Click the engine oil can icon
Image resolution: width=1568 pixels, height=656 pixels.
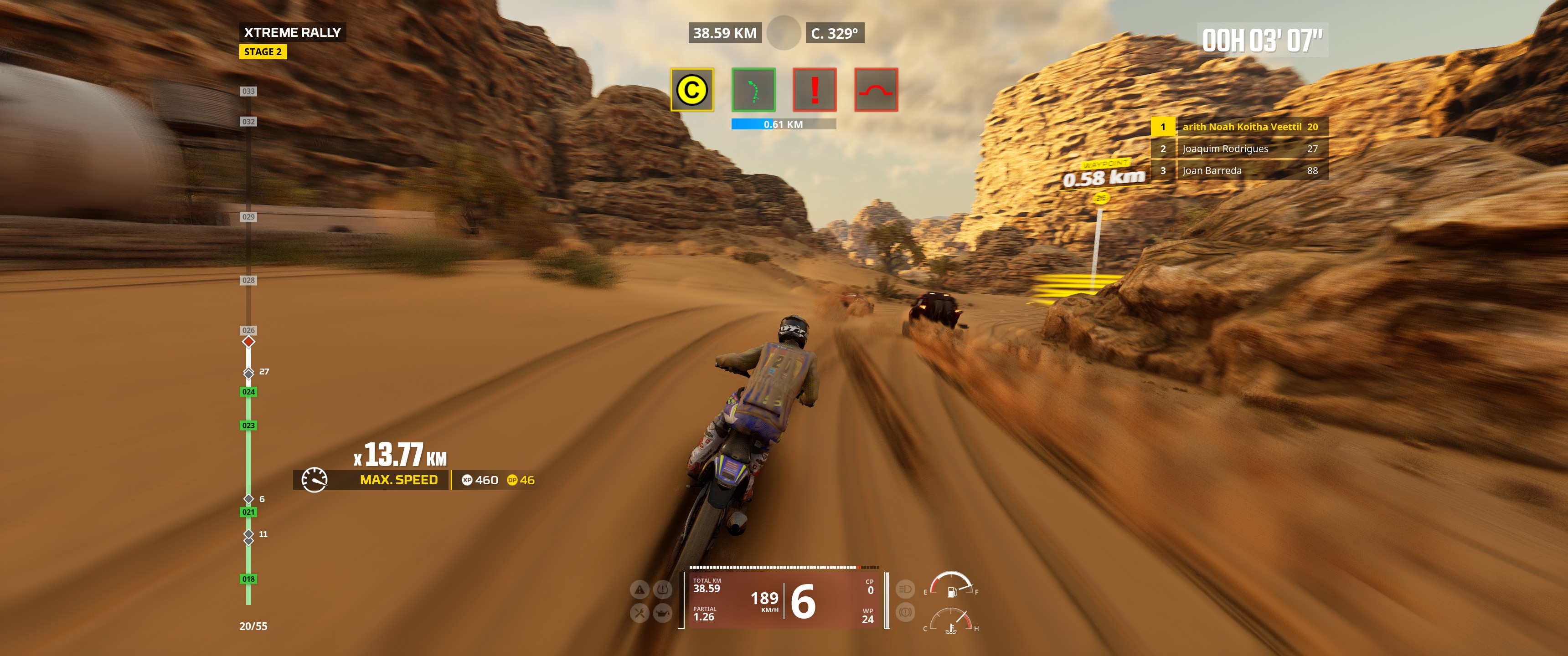pos(662,613)
